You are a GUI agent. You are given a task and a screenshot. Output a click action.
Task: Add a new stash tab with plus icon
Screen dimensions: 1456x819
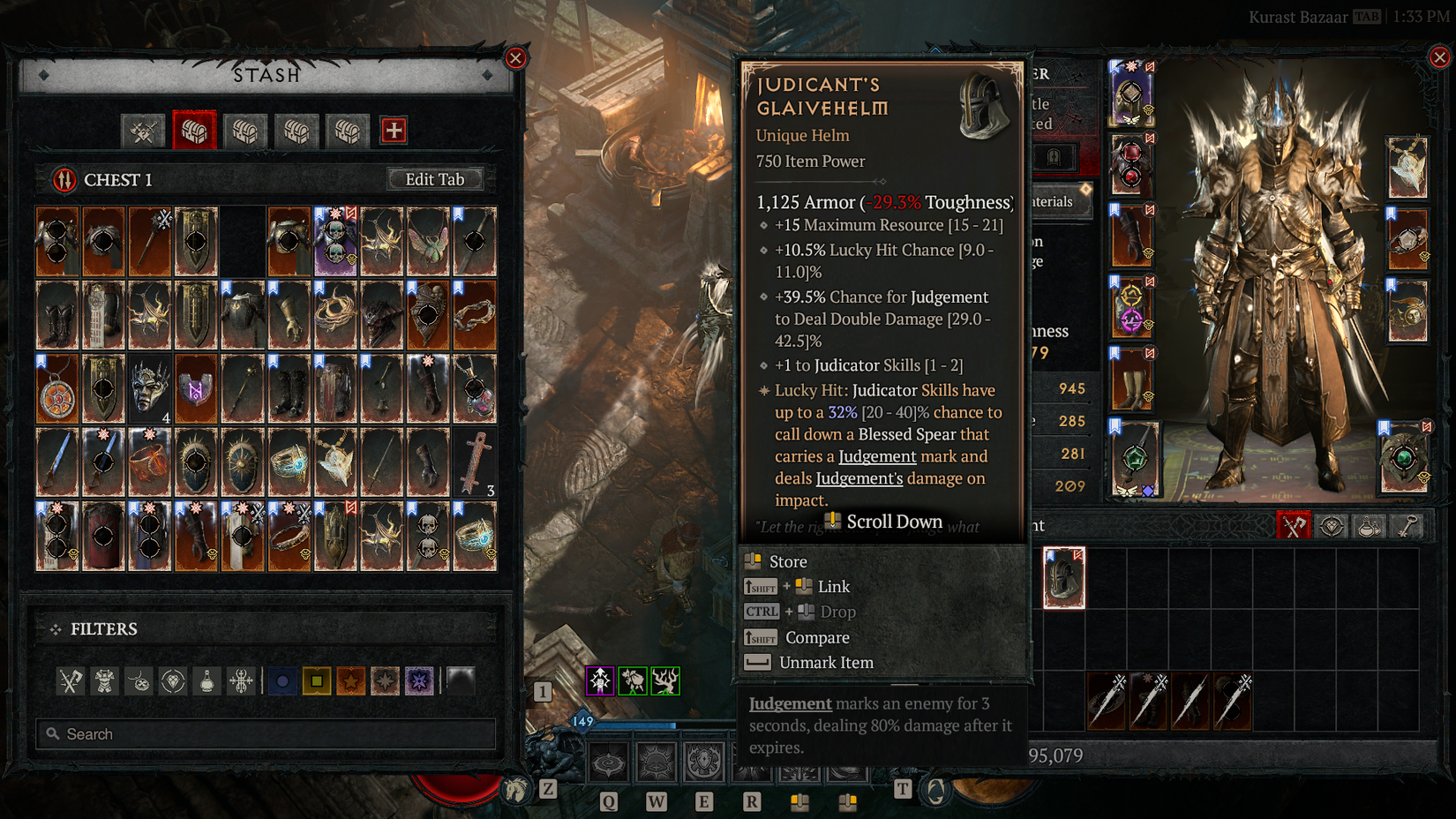(x=392, y=130)
